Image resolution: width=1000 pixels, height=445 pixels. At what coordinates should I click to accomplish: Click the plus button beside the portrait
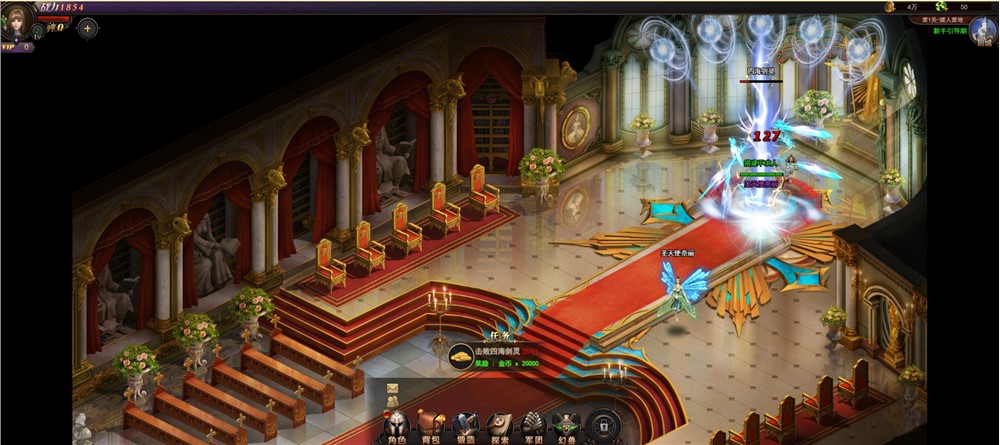pyautogui.click(x=87, y=28)
